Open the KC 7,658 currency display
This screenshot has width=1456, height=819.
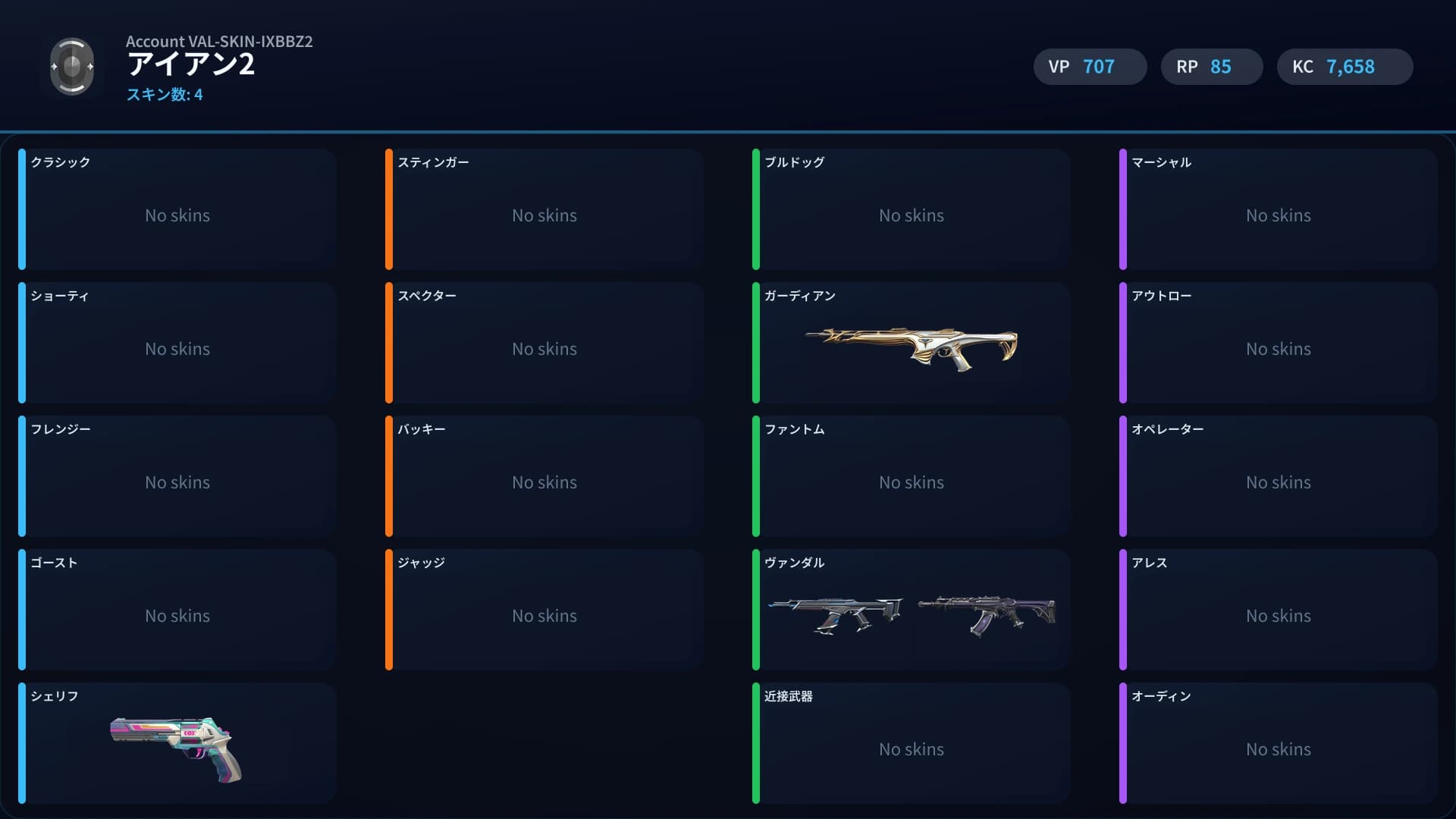[x=1345, y=67]
